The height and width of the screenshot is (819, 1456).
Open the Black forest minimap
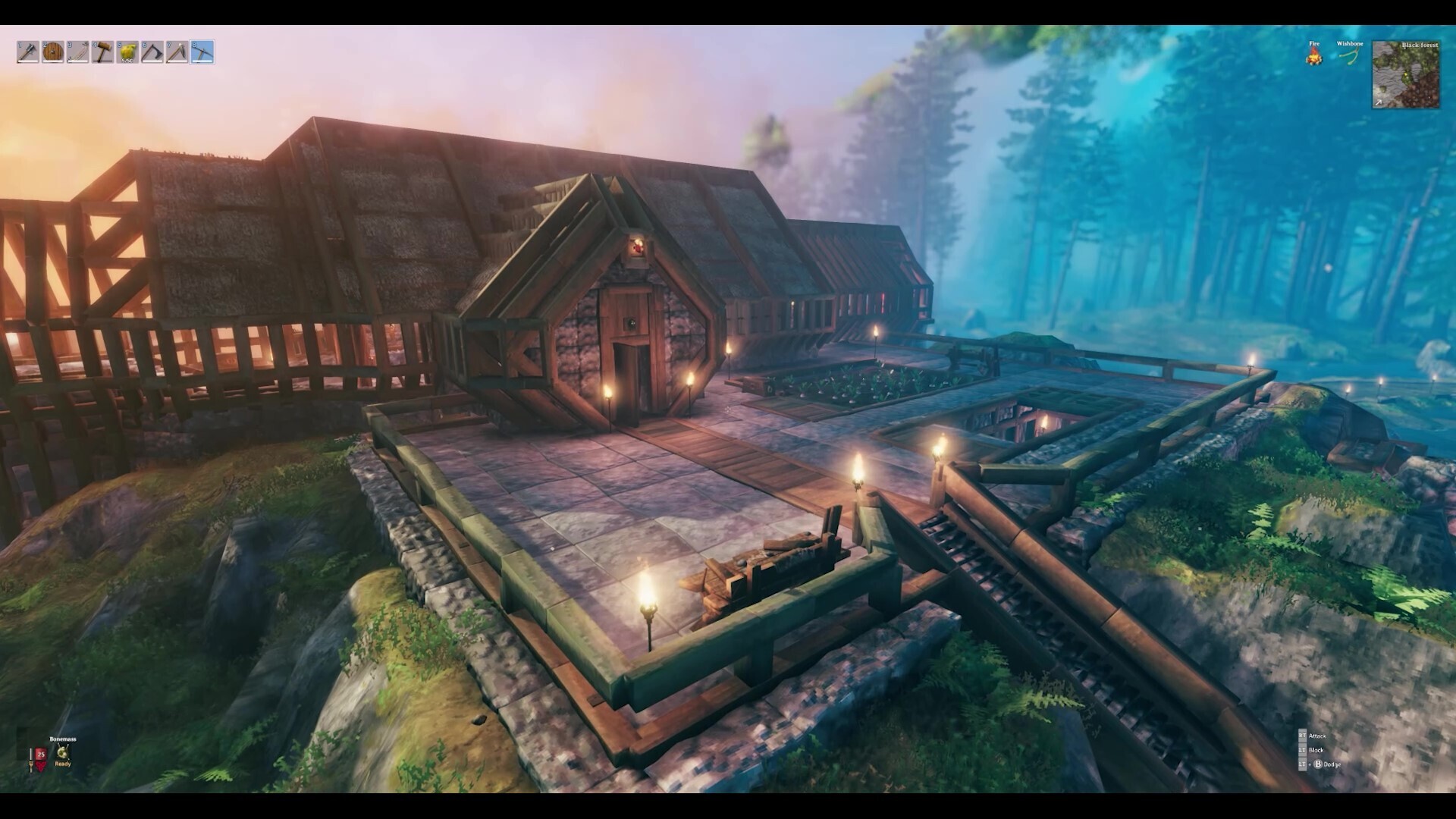point(1405,74)
